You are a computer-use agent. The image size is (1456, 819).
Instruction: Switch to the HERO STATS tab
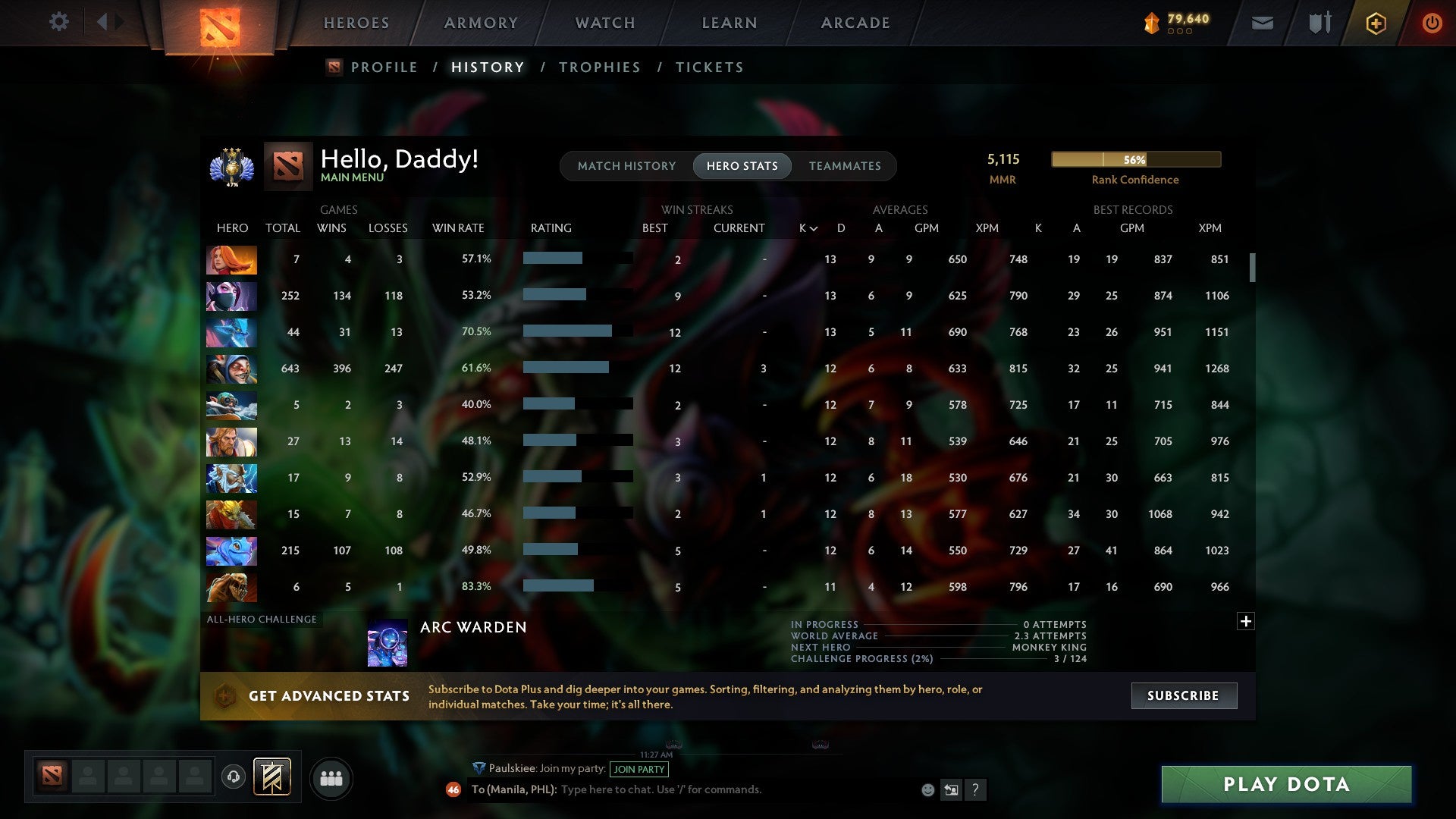[x=742, y=165]
